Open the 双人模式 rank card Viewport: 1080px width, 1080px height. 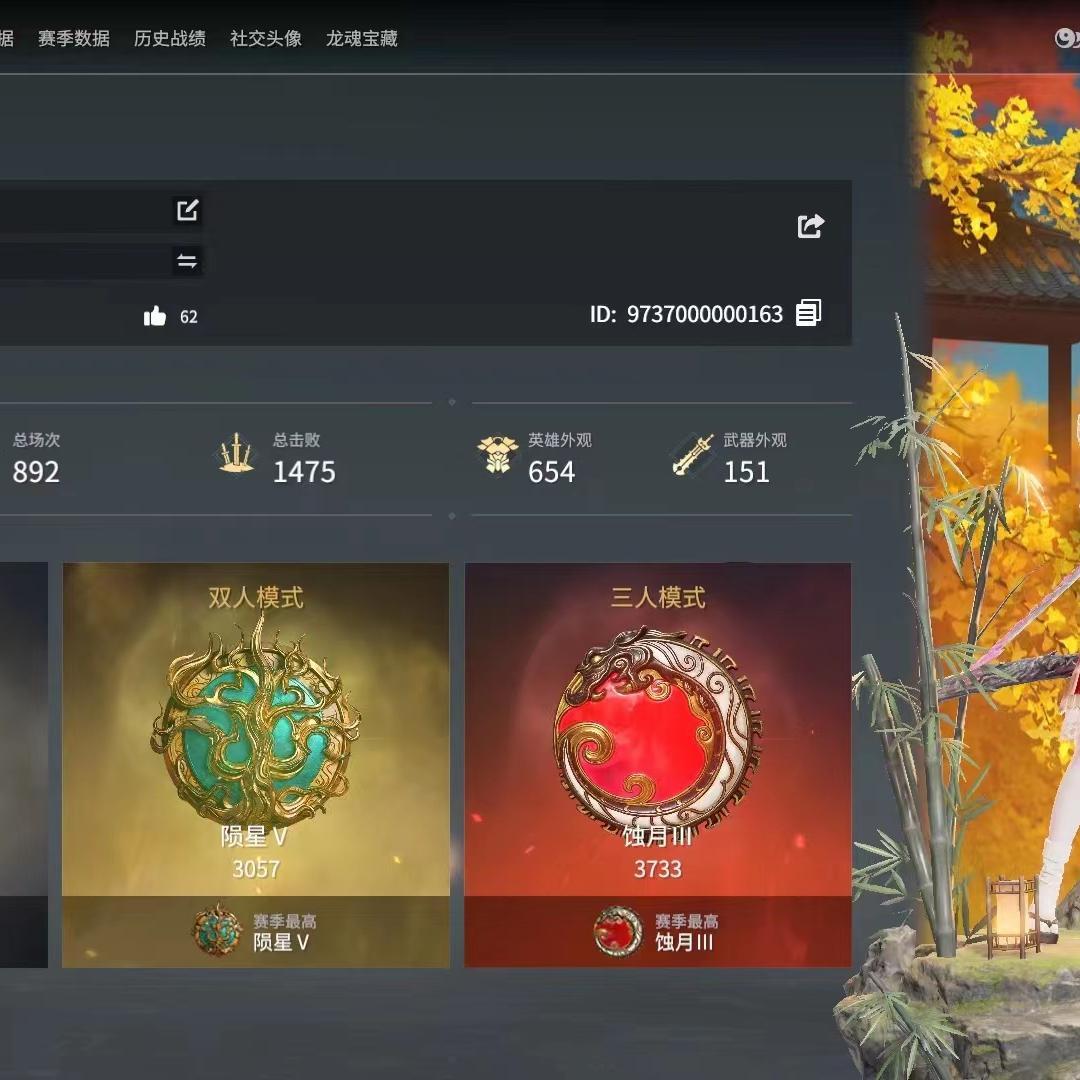pyautogui.click(x=256, y=764)
